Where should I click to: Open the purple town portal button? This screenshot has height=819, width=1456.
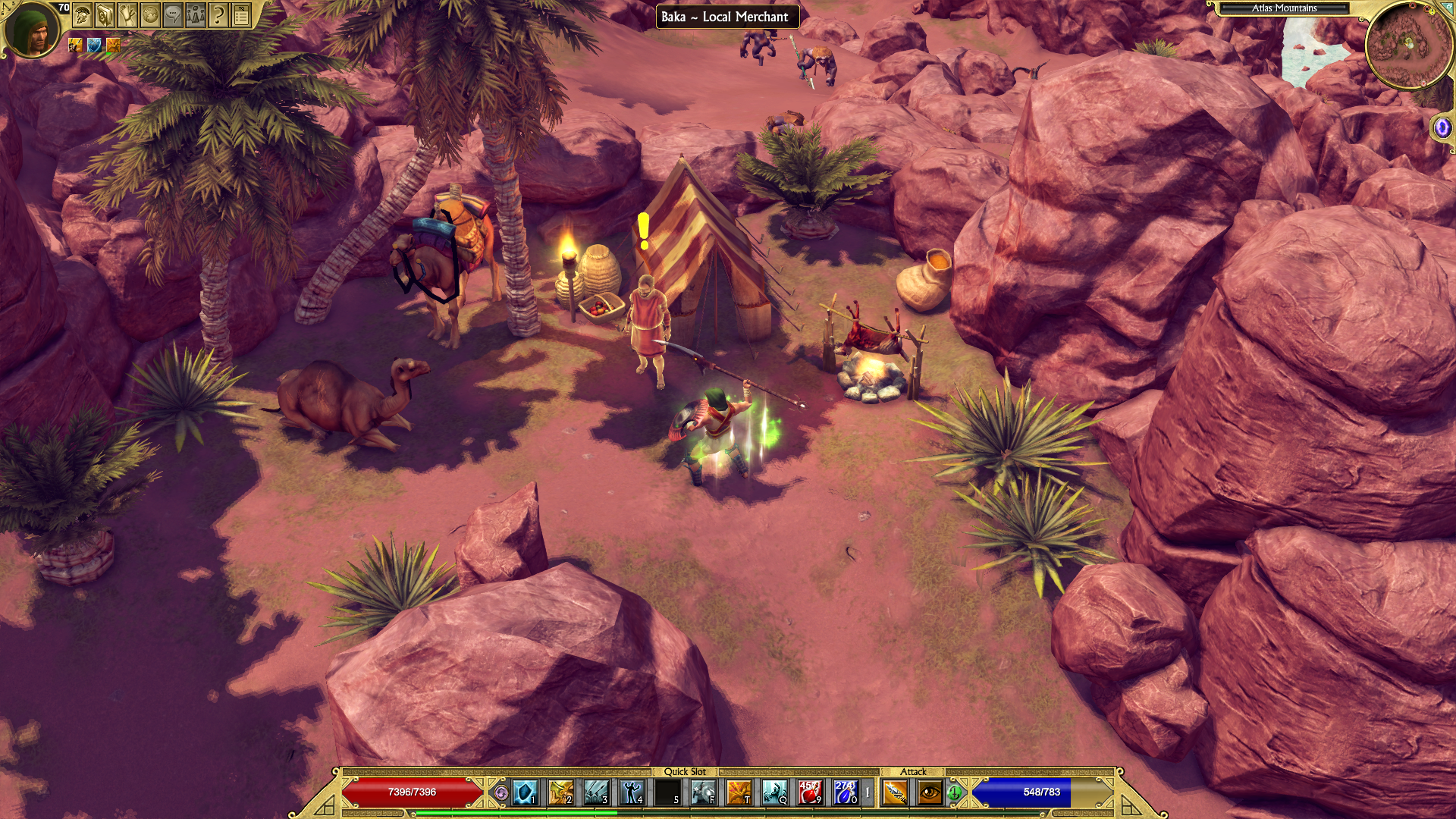(x=1442, y=127)
